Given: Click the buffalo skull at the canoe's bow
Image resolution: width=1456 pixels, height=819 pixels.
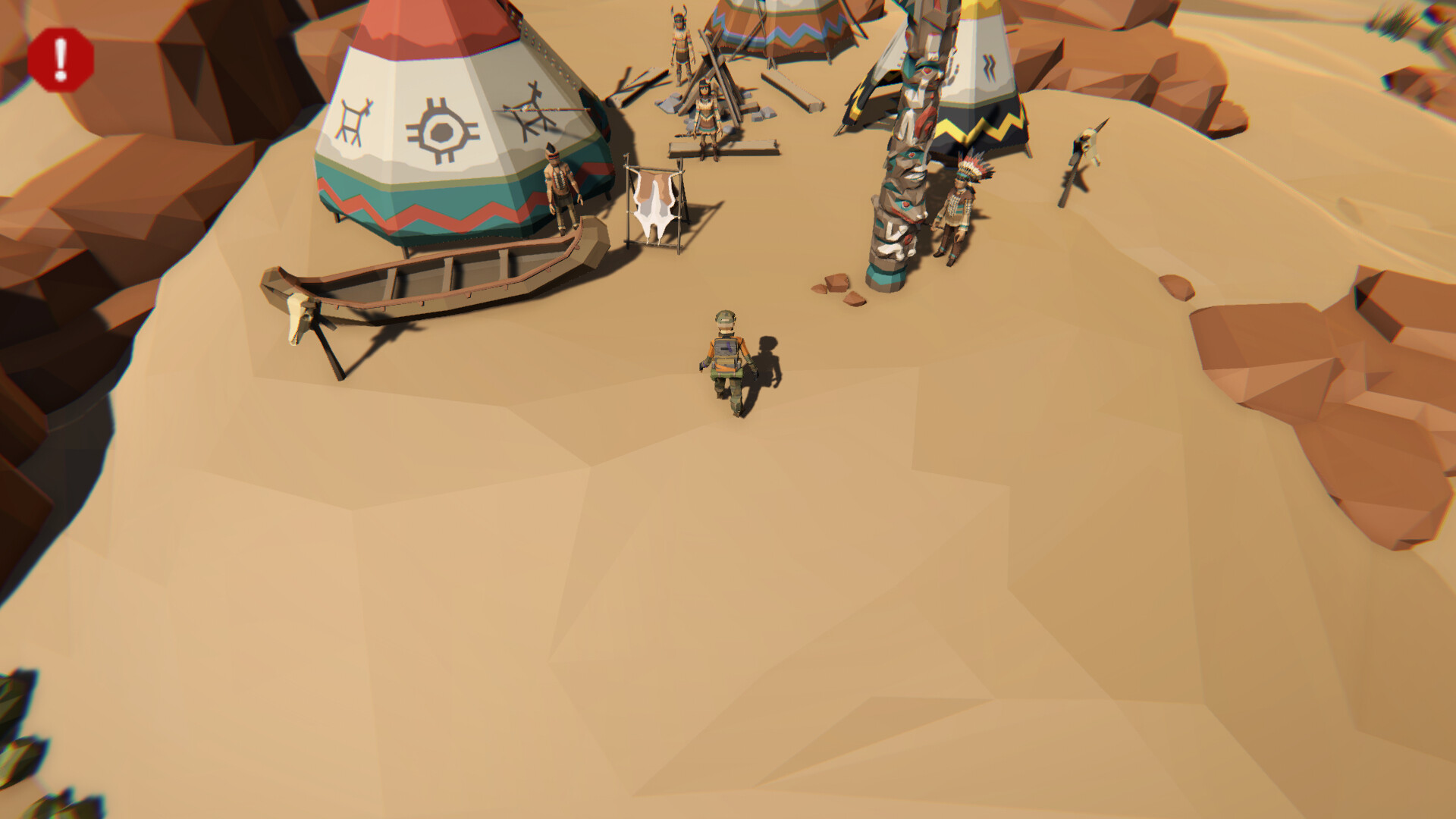Looking at the screenshot, I should pos(296,318).
